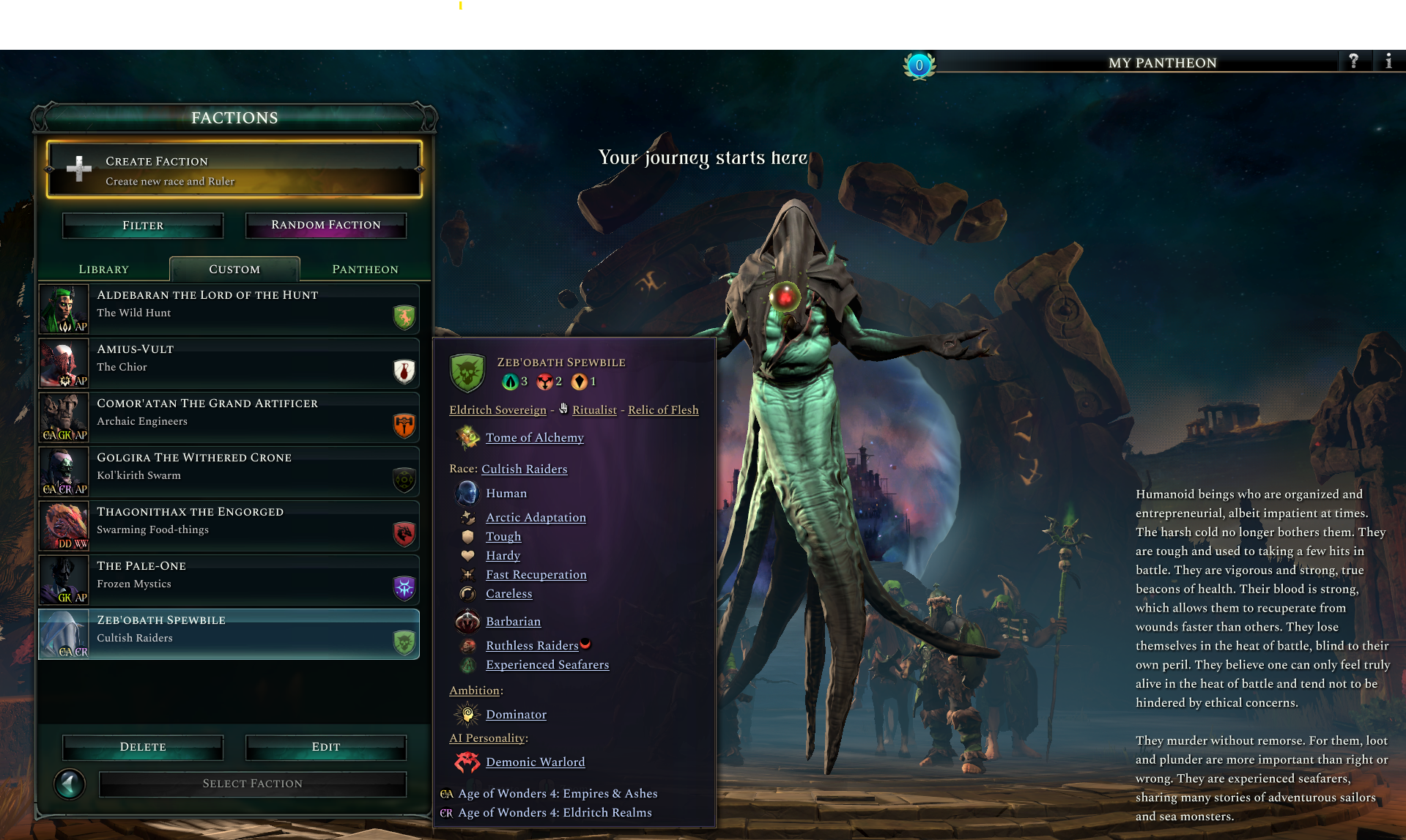Open the Filter options

(143, 226)
